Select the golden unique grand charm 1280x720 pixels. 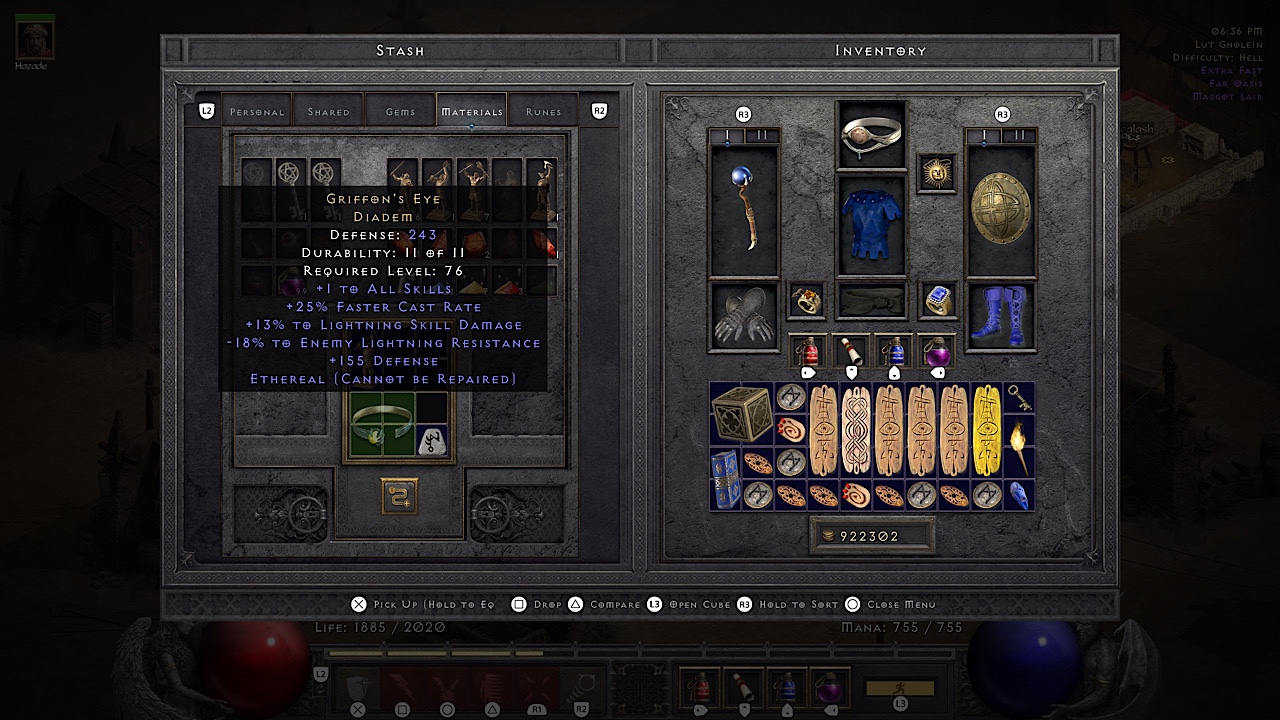click(987, 429)
